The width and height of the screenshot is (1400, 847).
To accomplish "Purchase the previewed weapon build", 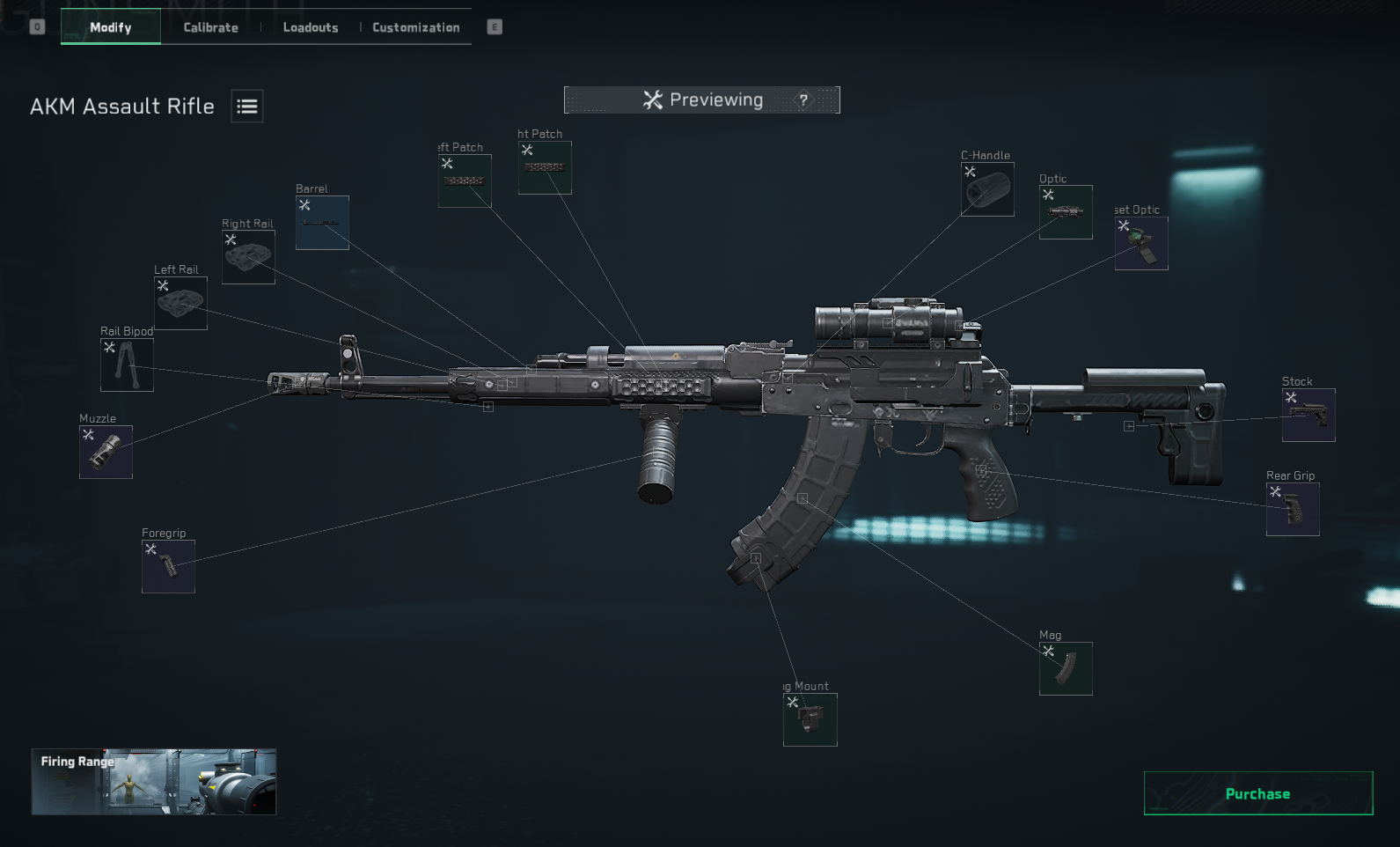I will coord(1257,793).
